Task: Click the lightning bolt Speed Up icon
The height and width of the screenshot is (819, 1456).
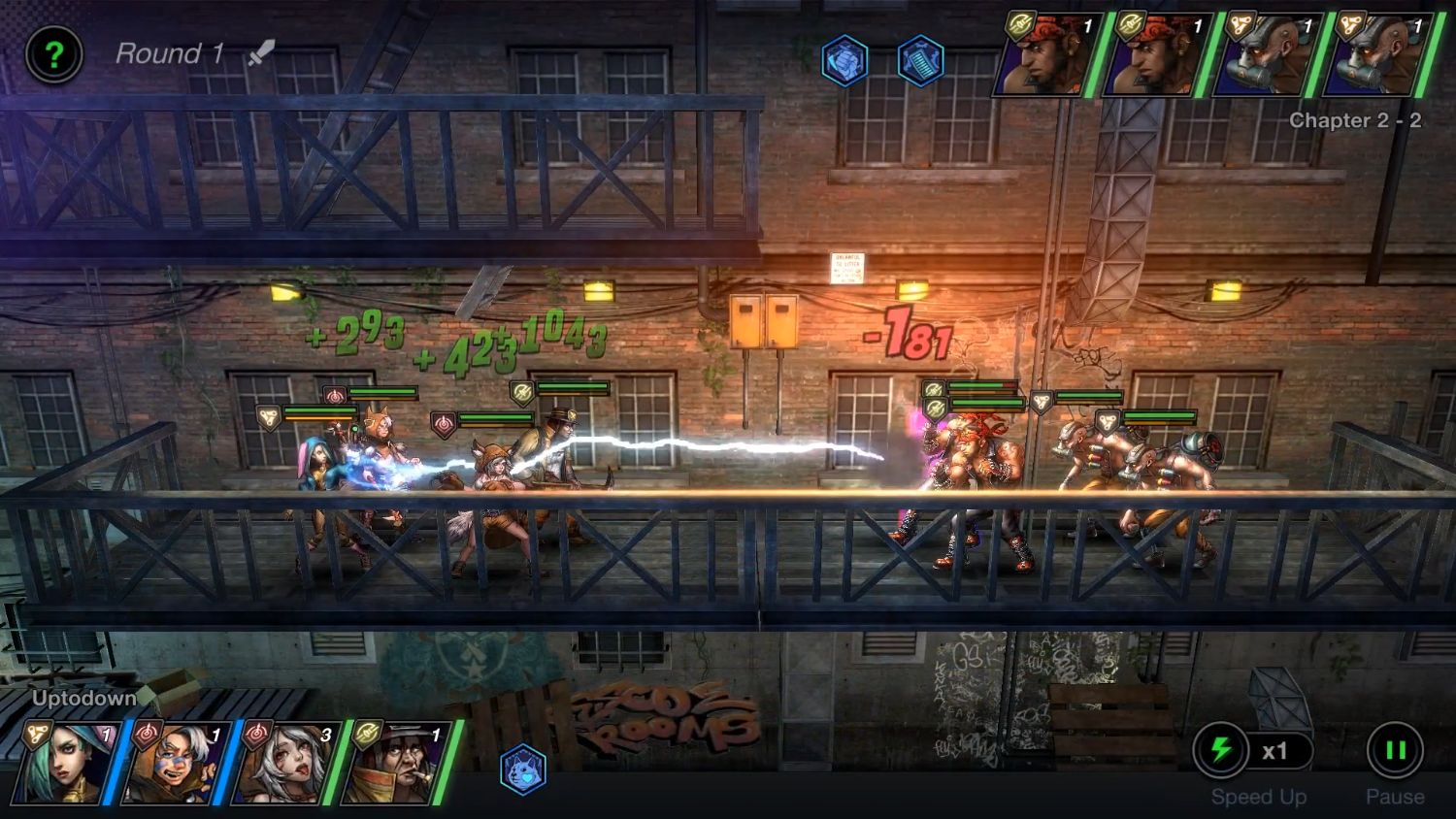Action: 1222,748
